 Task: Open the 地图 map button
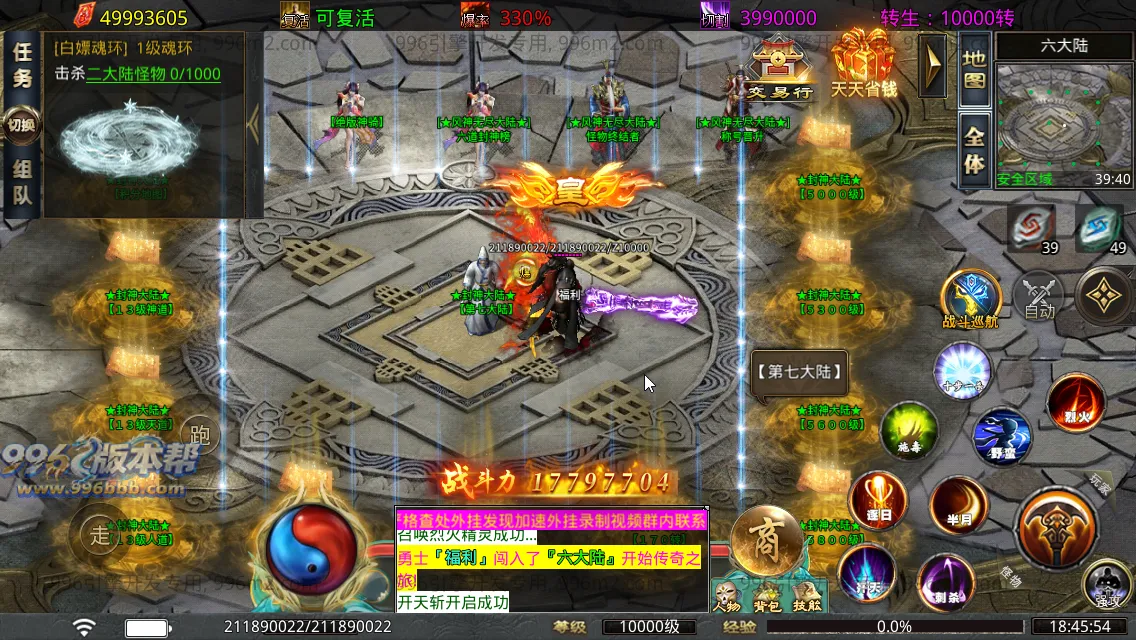[974, 69]
